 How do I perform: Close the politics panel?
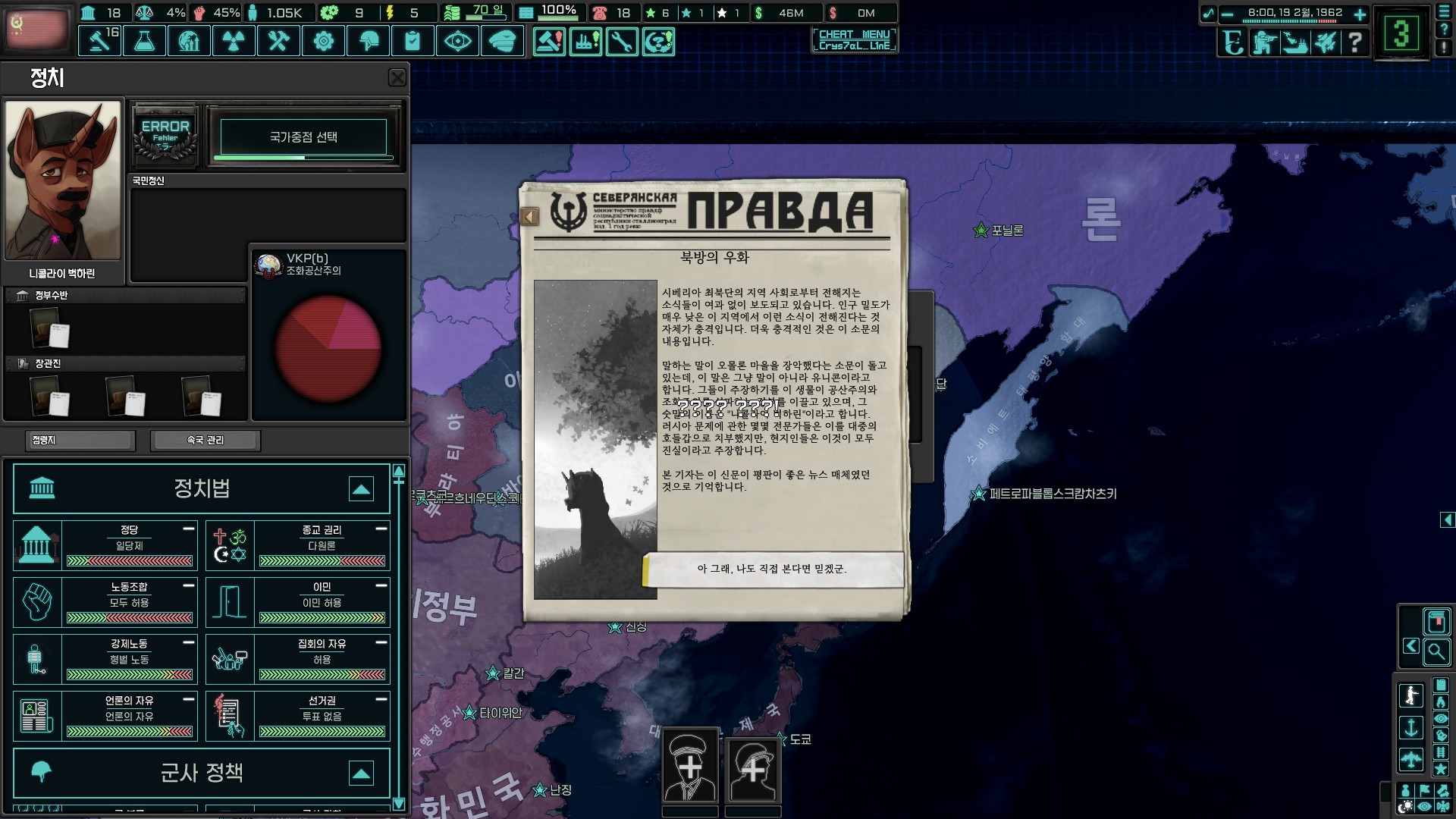point(397,77)
